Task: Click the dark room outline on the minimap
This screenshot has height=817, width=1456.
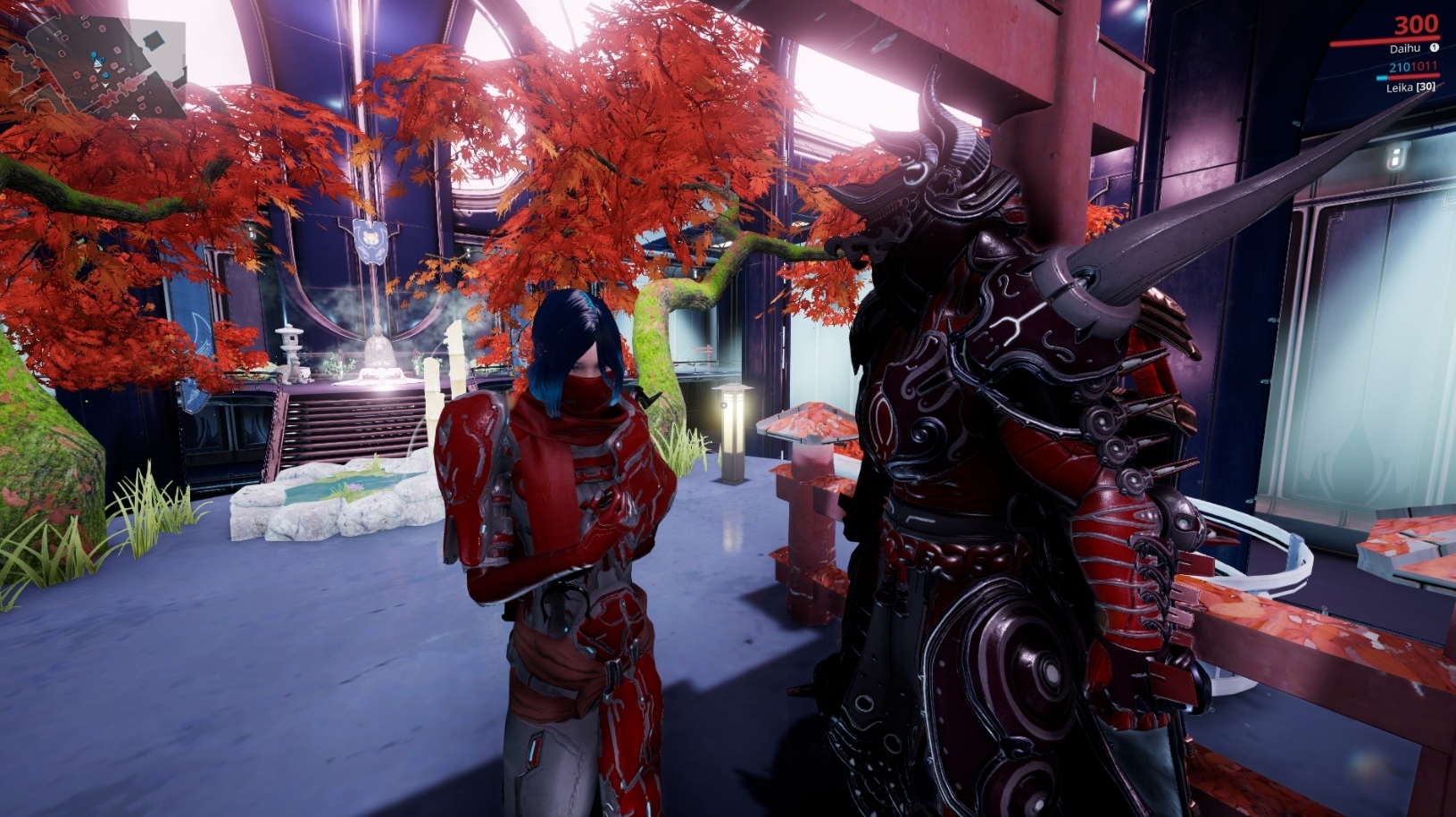Action: pyautogui.click(x=155, y=39)
